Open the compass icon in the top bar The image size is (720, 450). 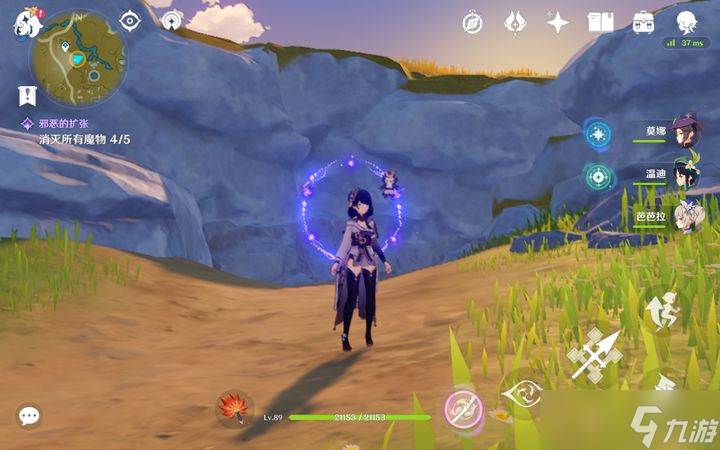[x=472, y=22]
